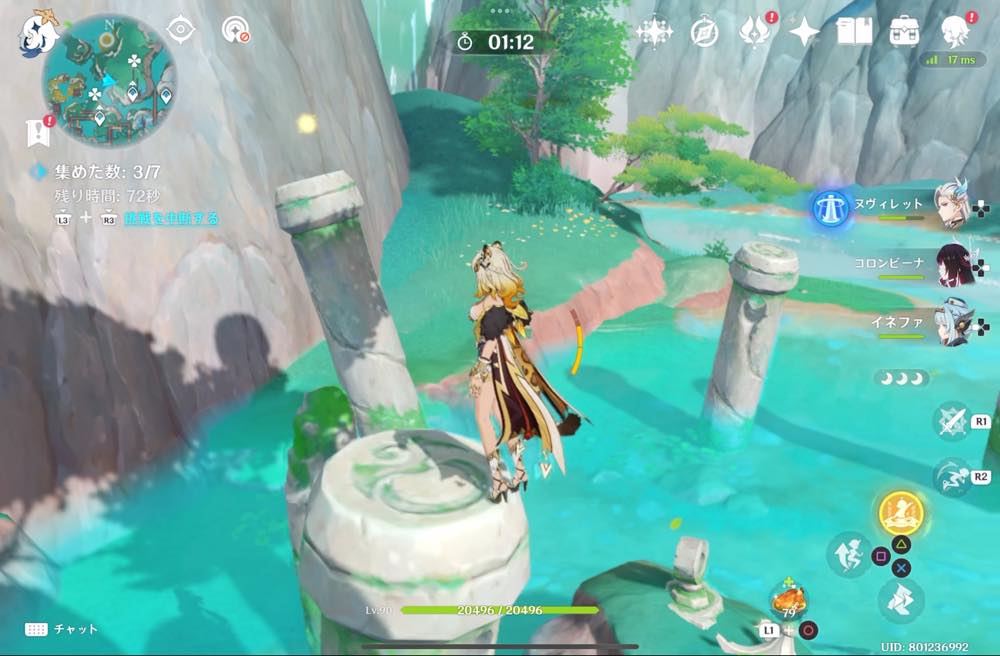Viewport: 1000px width, 656px height.
Task: Open the character profile head icon
Action: 955,30
